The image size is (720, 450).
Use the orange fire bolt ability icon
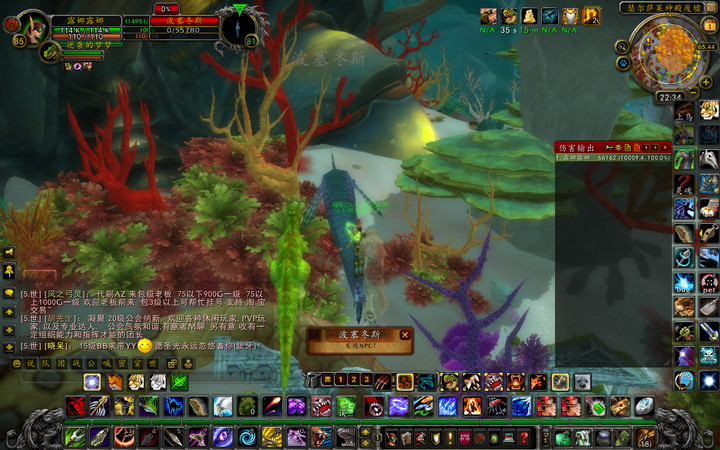point(272,406)
